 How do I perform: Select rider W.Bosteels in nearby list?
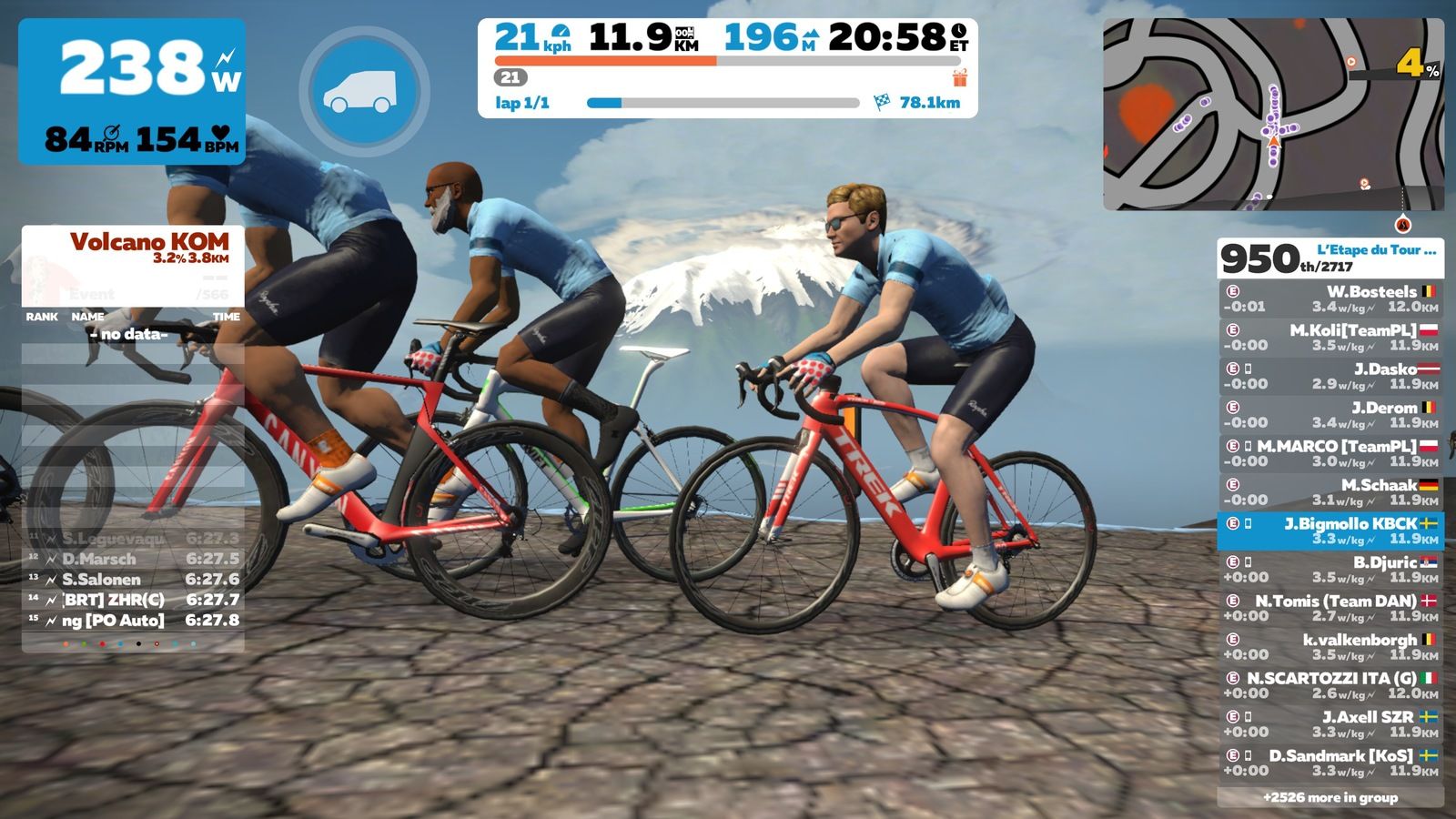[x=1330, y=299]
